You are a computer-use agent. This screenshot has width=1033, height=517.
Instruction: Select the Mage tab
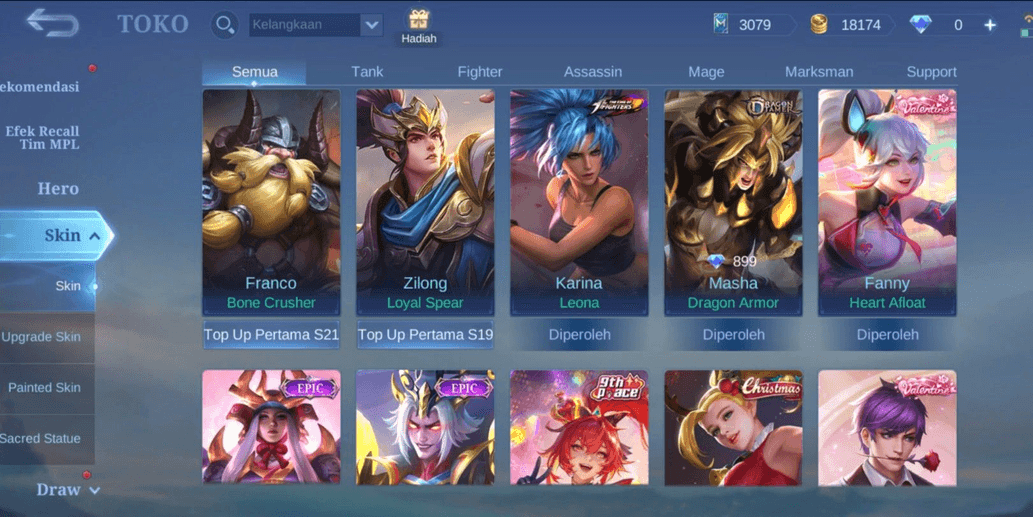point(706,72)
